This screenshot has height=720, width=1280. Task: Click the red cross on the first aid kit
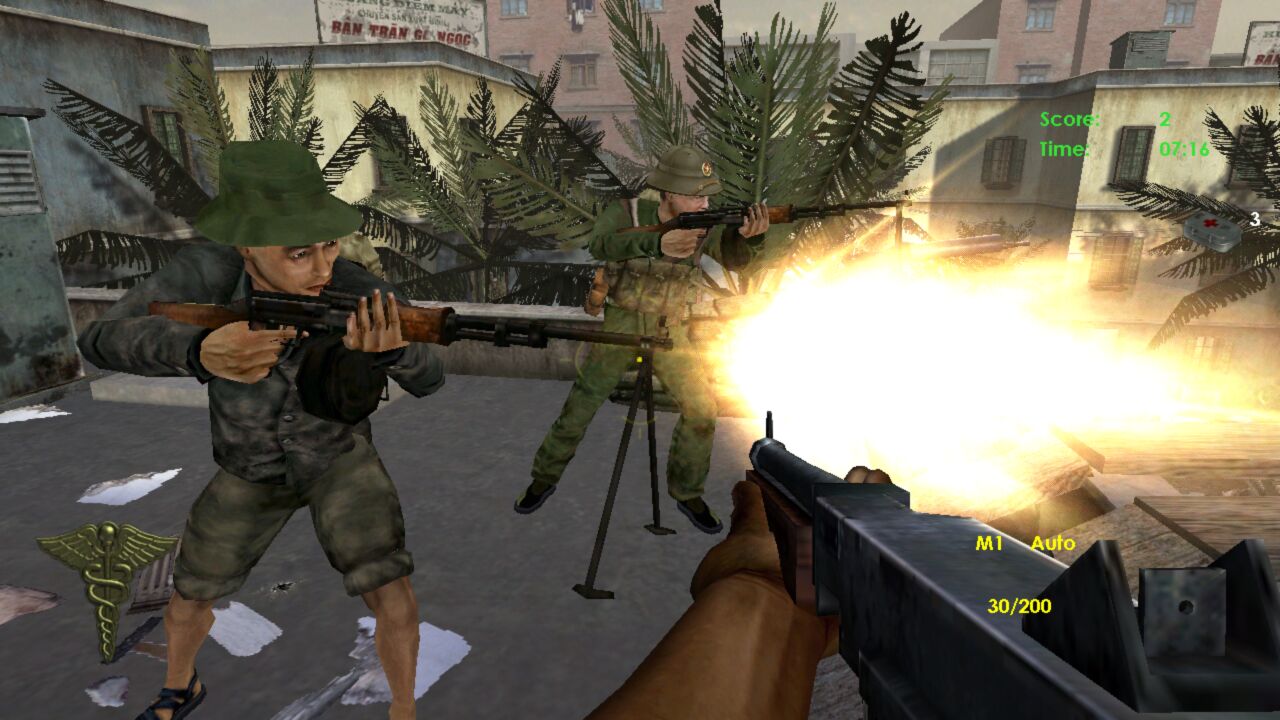[1209, 222]
